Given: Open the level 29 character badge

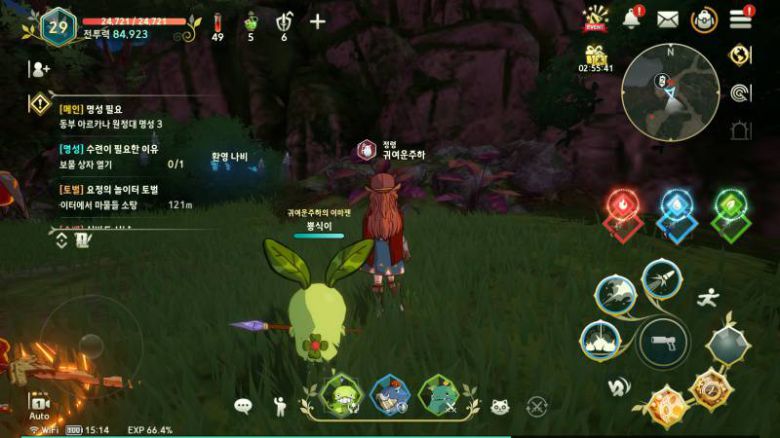Looking at the screenshot, I should [58, 27].
